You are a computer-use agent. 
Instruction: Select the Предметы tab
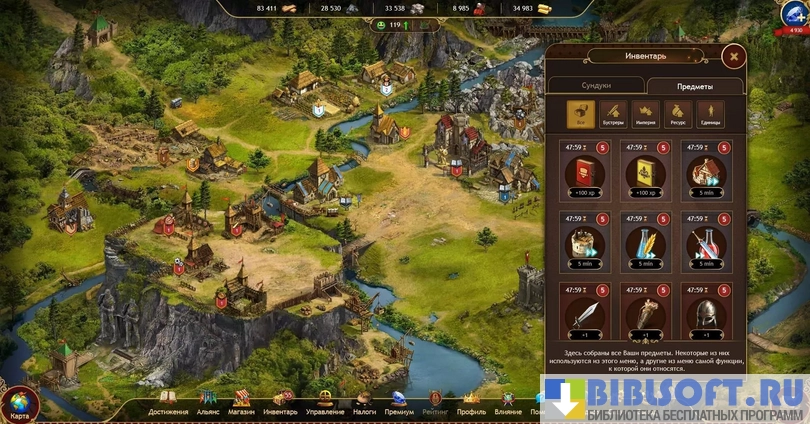click(694, 86)
